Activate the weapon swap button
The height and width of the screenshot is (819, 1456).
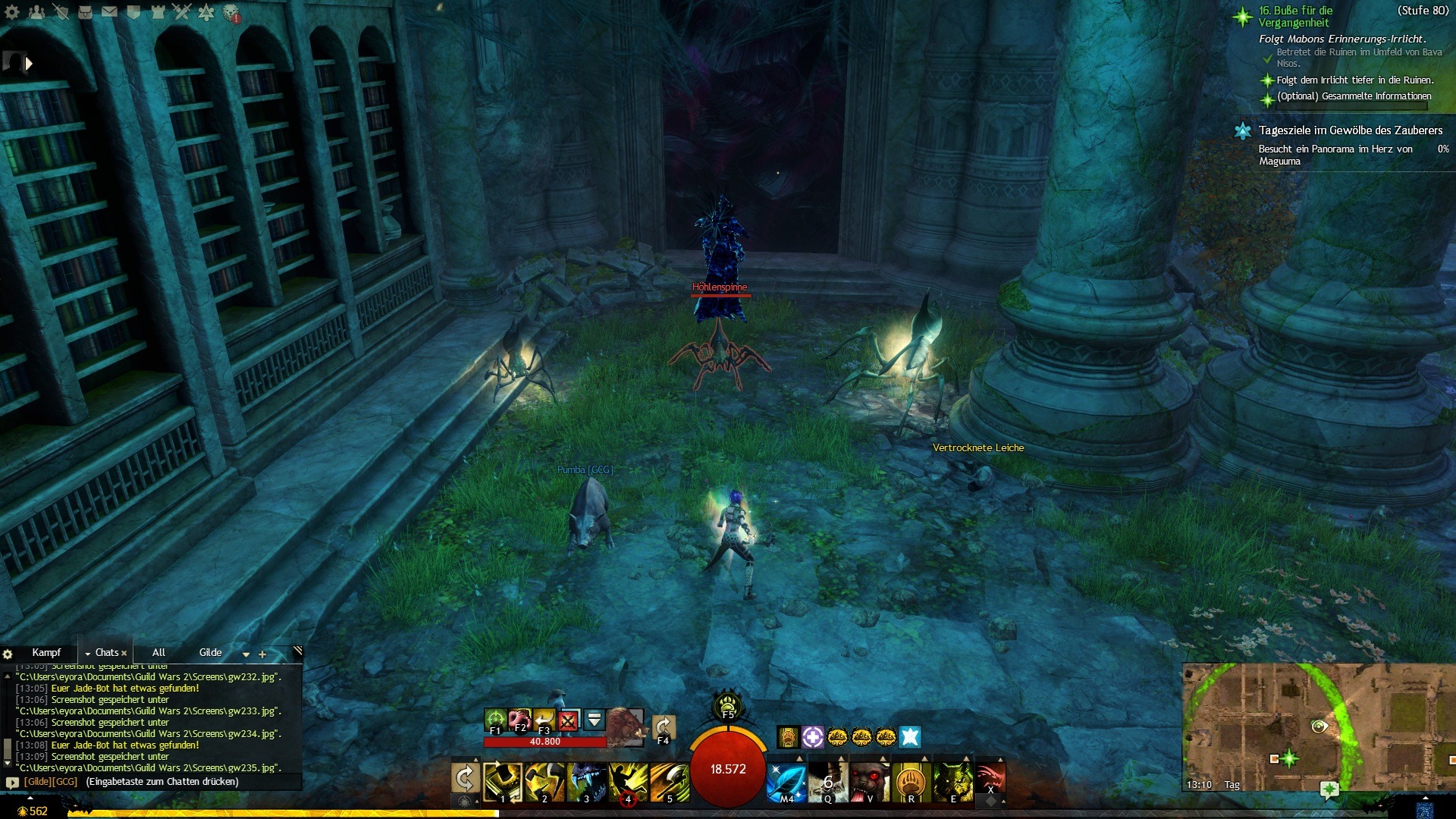coord(465,778)
